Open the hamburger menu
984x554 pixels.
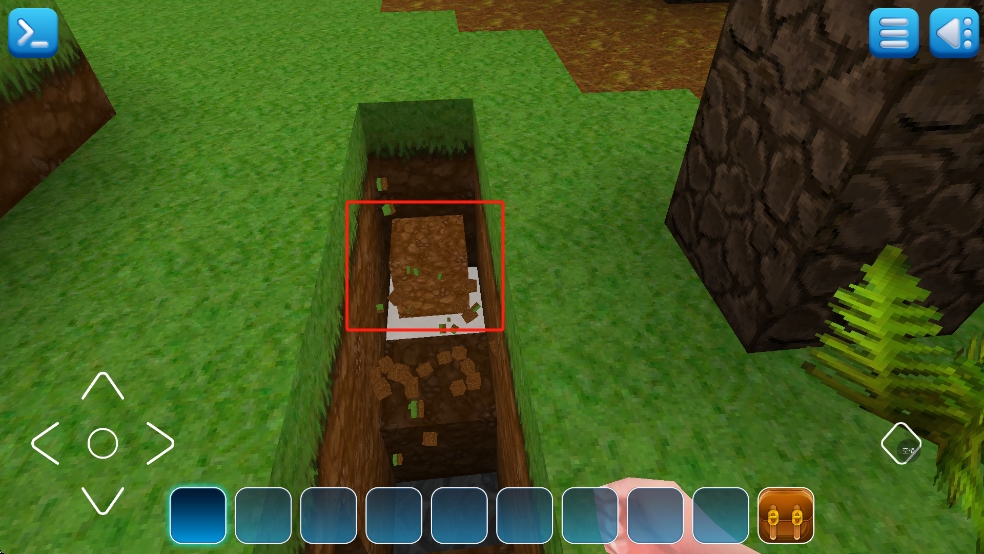(893, 33)
